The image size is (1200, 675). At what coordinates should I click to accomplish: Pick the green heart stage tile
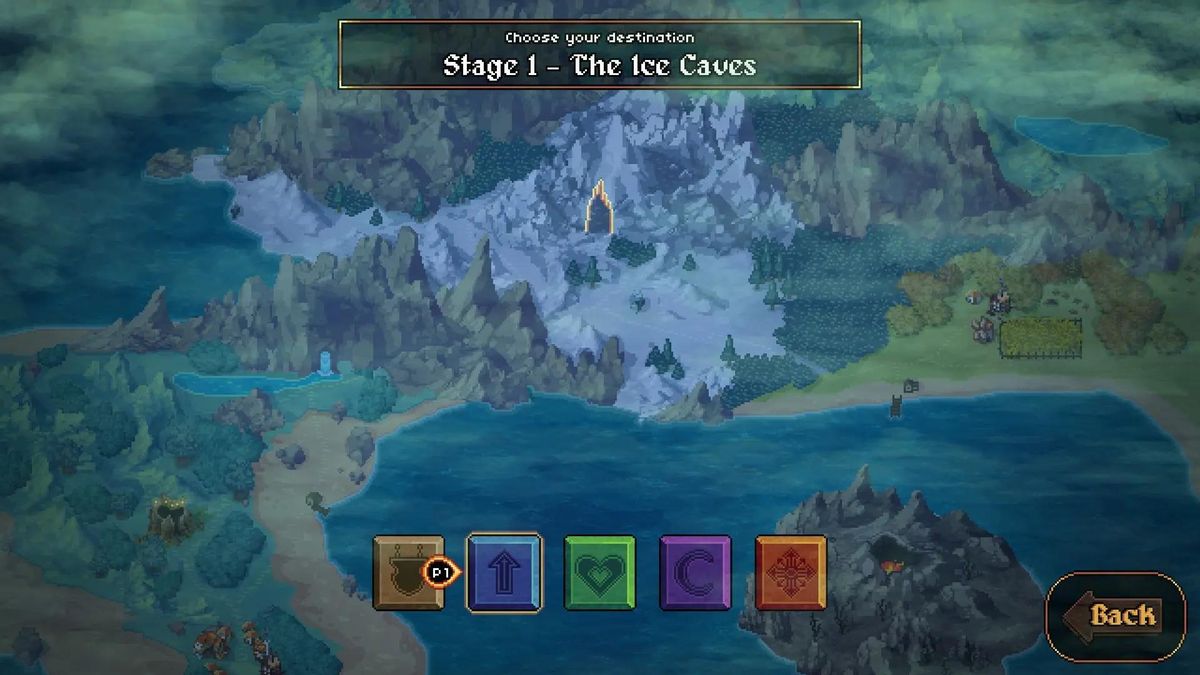[600, 572]
